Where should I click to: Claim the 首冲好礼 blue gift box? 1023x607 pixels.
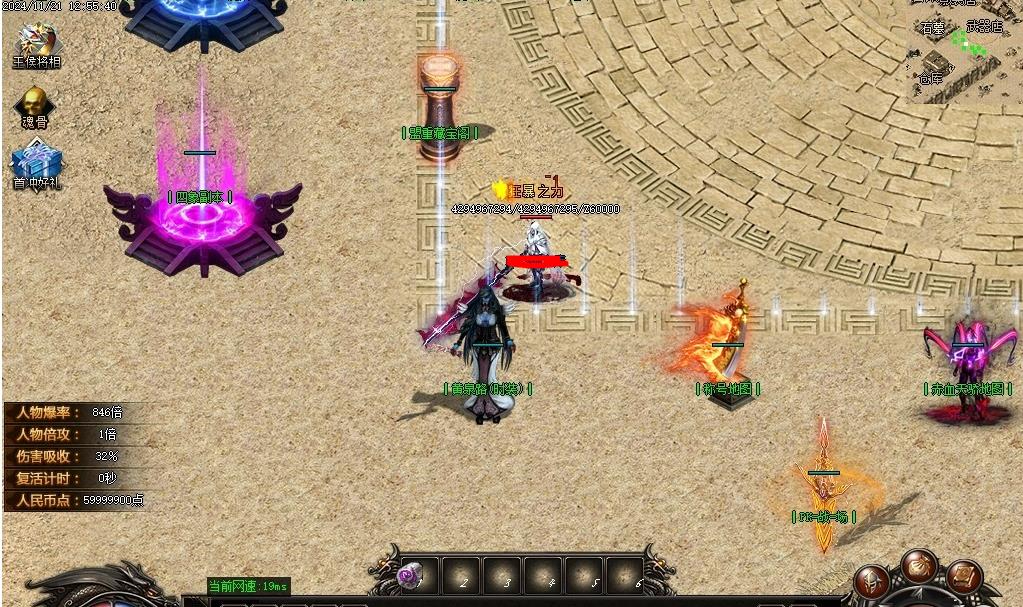36,164
